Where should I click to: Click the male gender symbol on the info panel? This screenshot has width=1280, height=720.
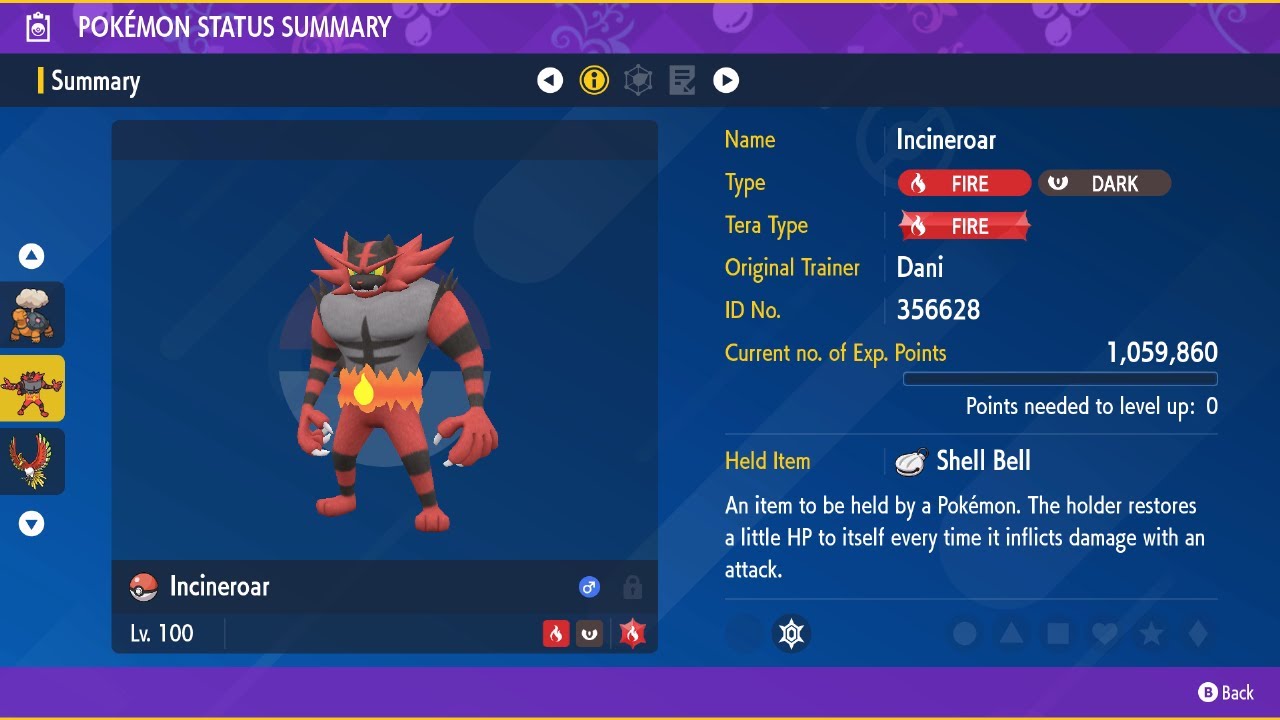589,587
